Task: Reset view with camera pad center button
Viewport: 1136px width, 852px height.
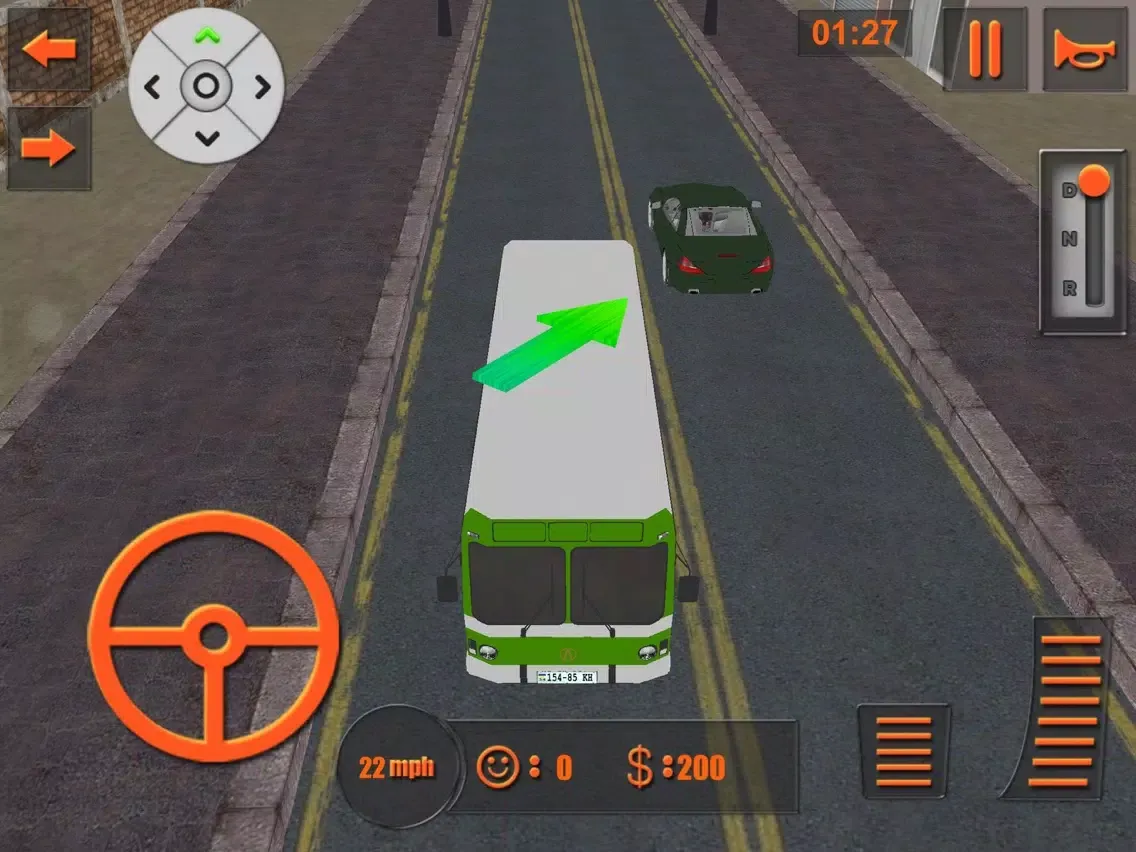Action: coord(206,87)
